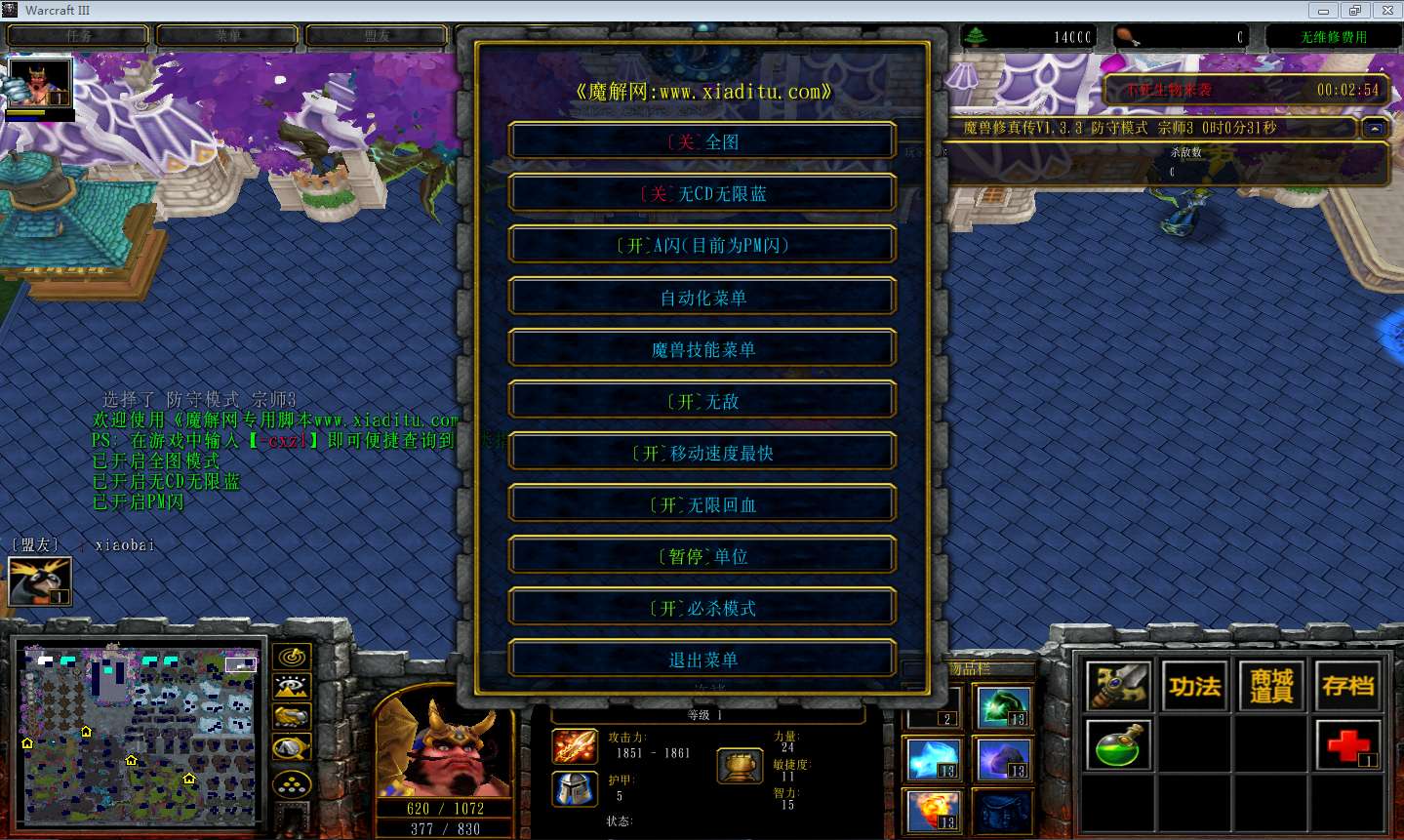Click the ally resources glove icon

293,717
